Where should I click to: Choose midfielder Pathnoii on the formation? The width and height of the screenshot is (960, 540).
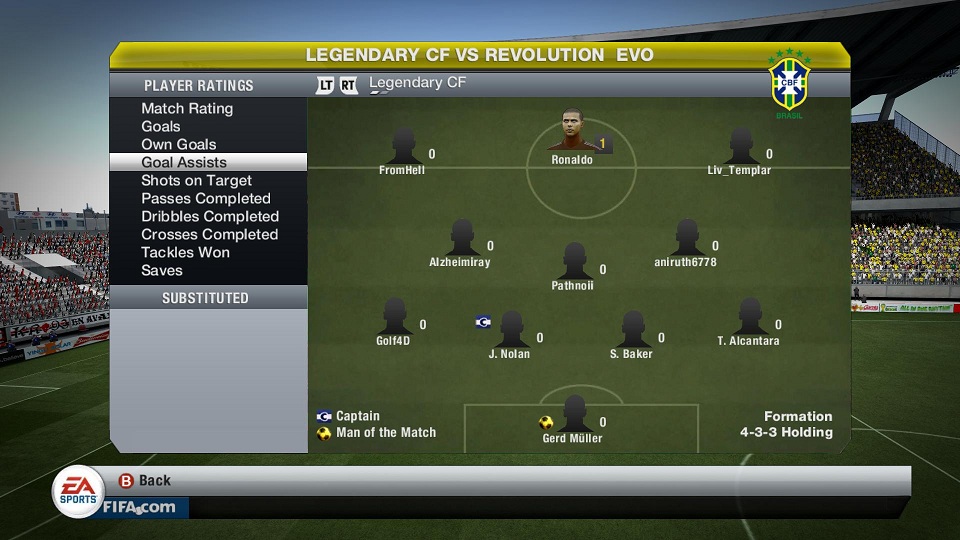click(x=574, y=260)
